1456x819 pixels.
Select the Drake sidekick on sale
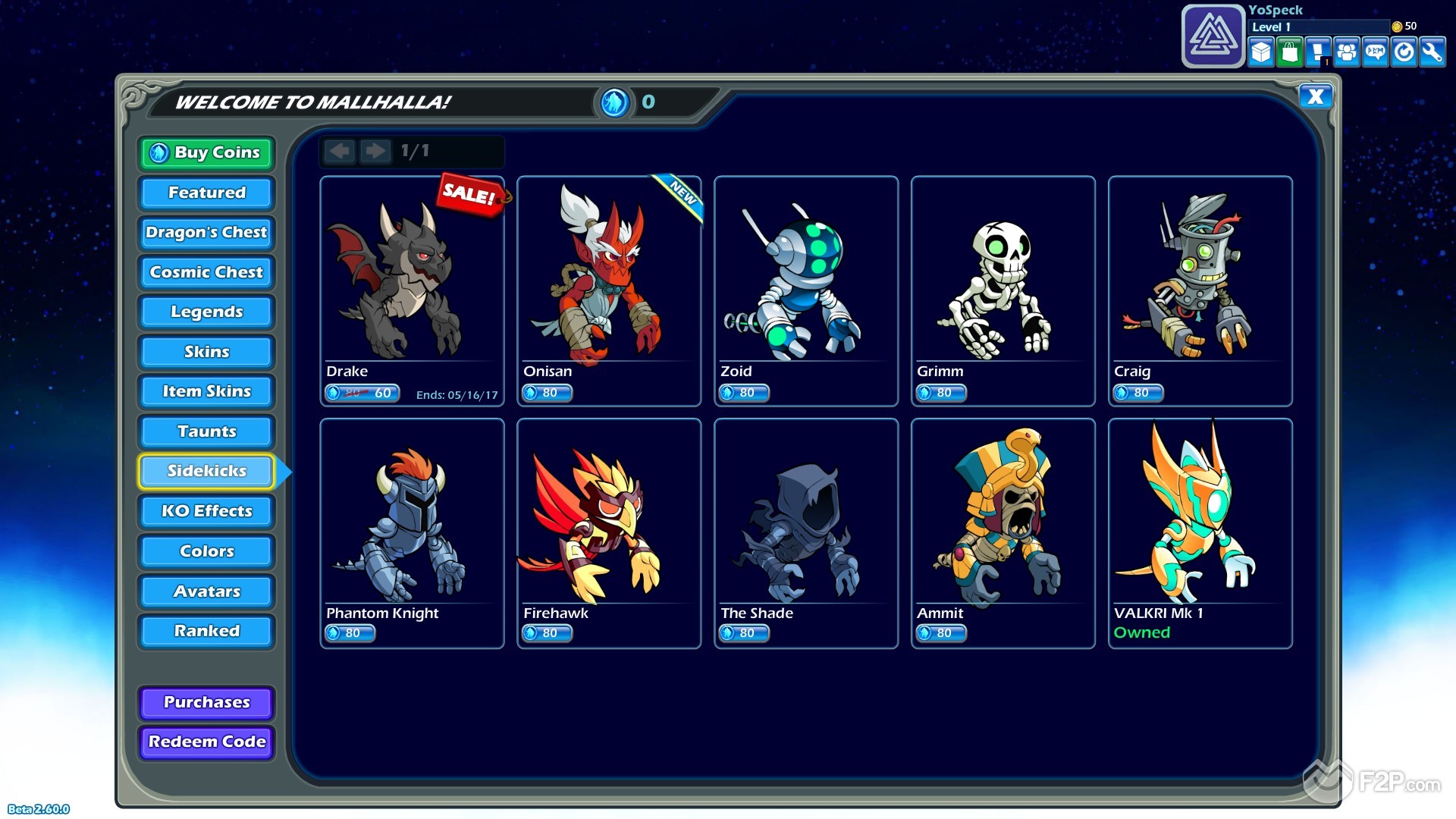[x=412, y=290]
